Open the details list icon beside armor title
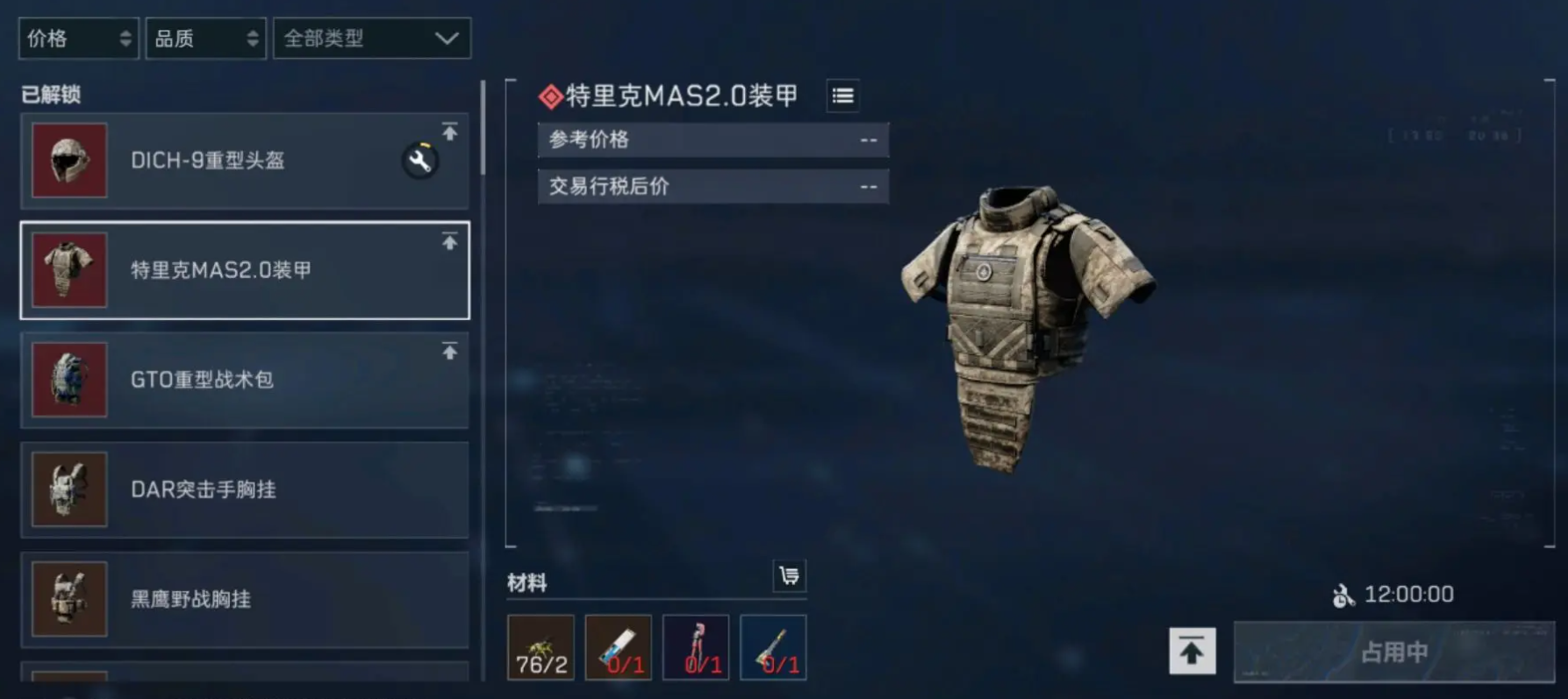1568x699 pixels. (842, 96)
